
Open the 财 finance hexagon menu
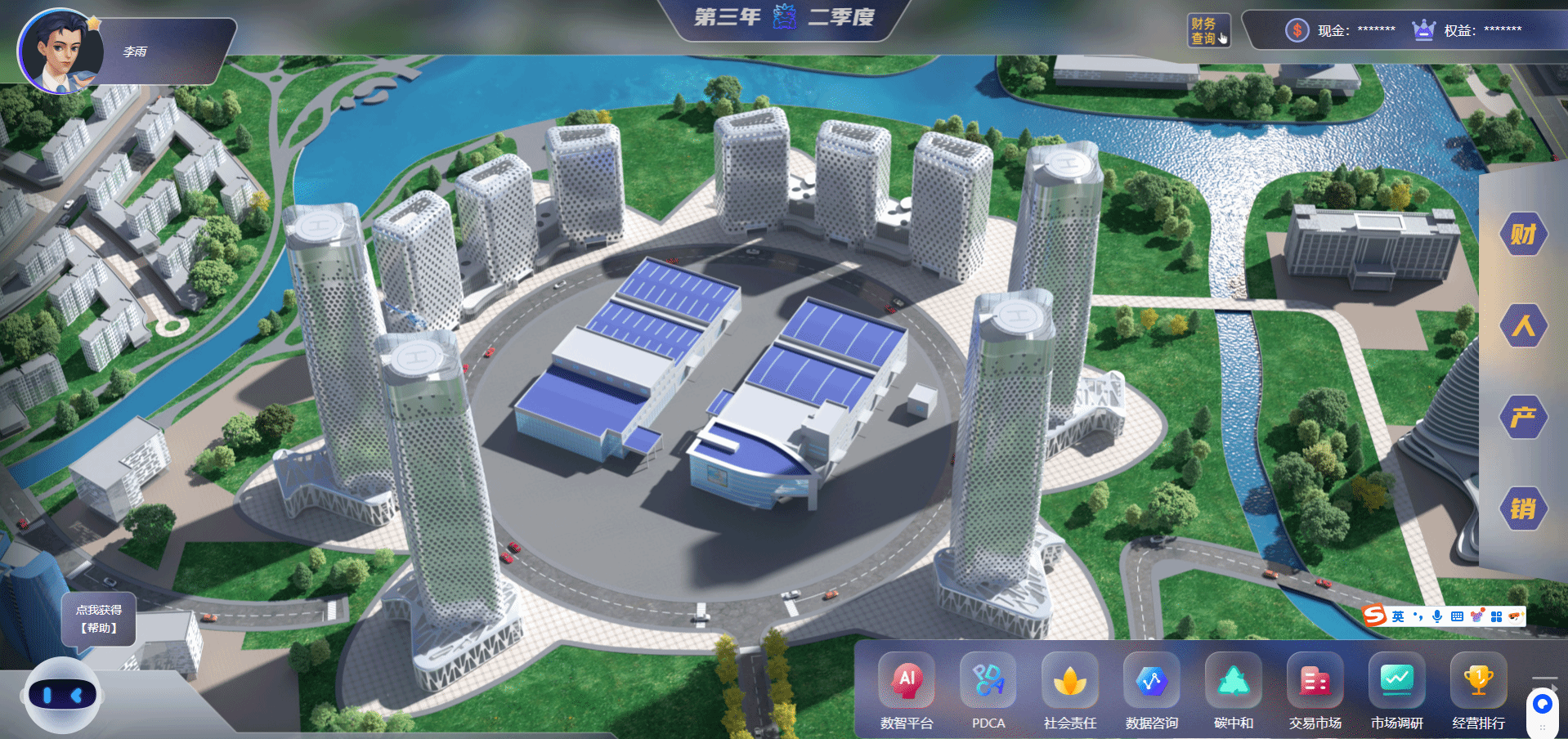pyautogui.click(x=1522, y=235)
